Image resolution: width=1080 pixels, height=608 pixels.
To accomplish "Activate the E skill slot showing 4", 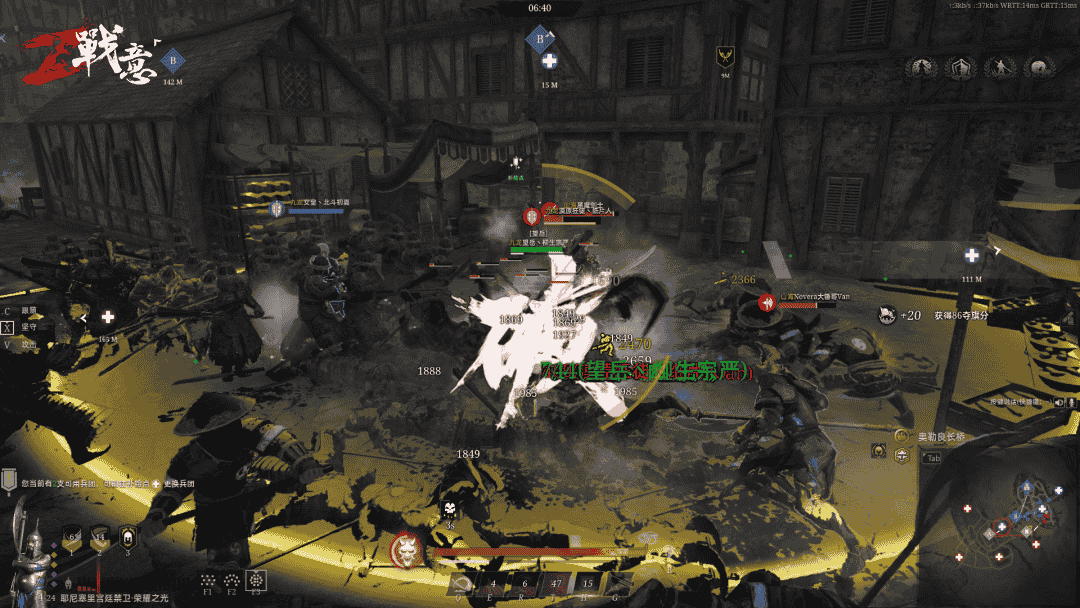I will [x=493, y=584].
